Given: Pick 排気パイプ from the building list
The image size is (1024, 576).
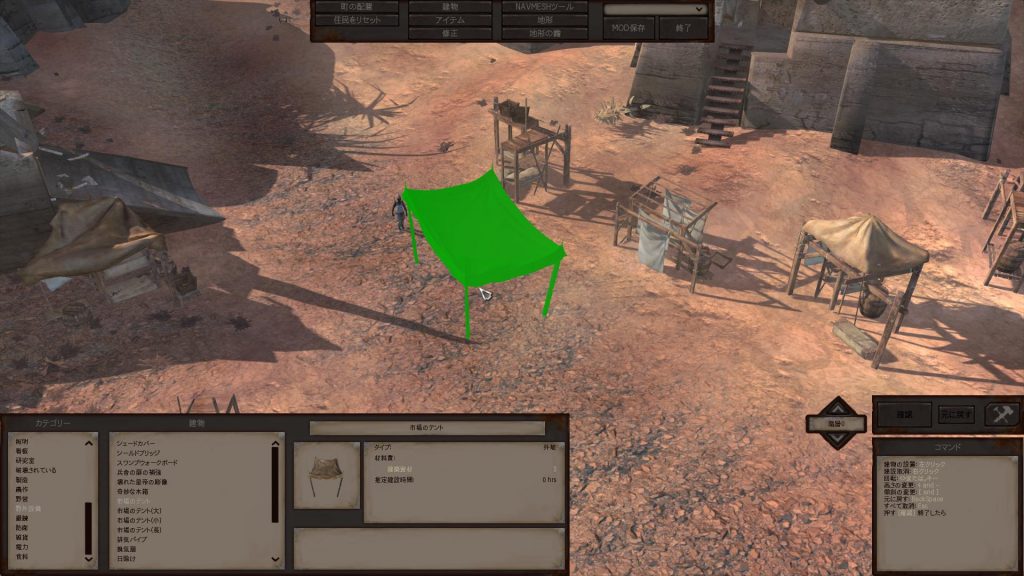Looking at the screenshot, I should [x=133, y=540].
